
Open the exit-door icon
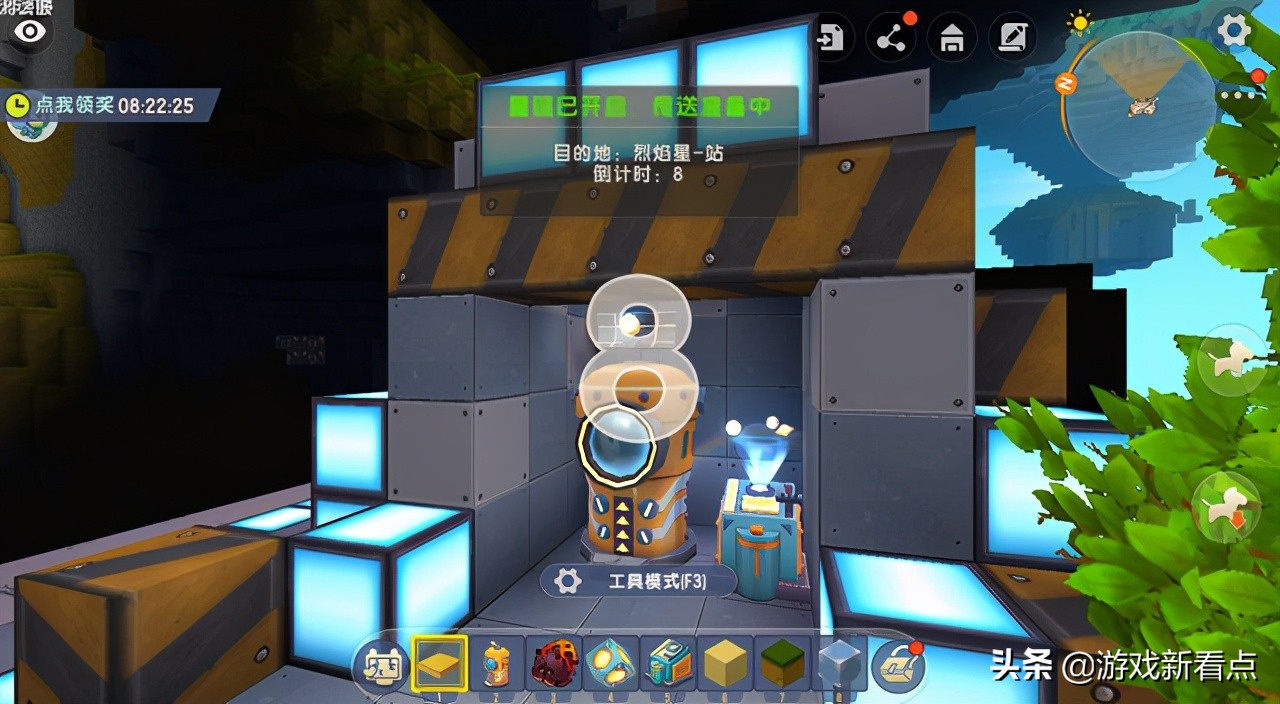(x=830, y=39)
